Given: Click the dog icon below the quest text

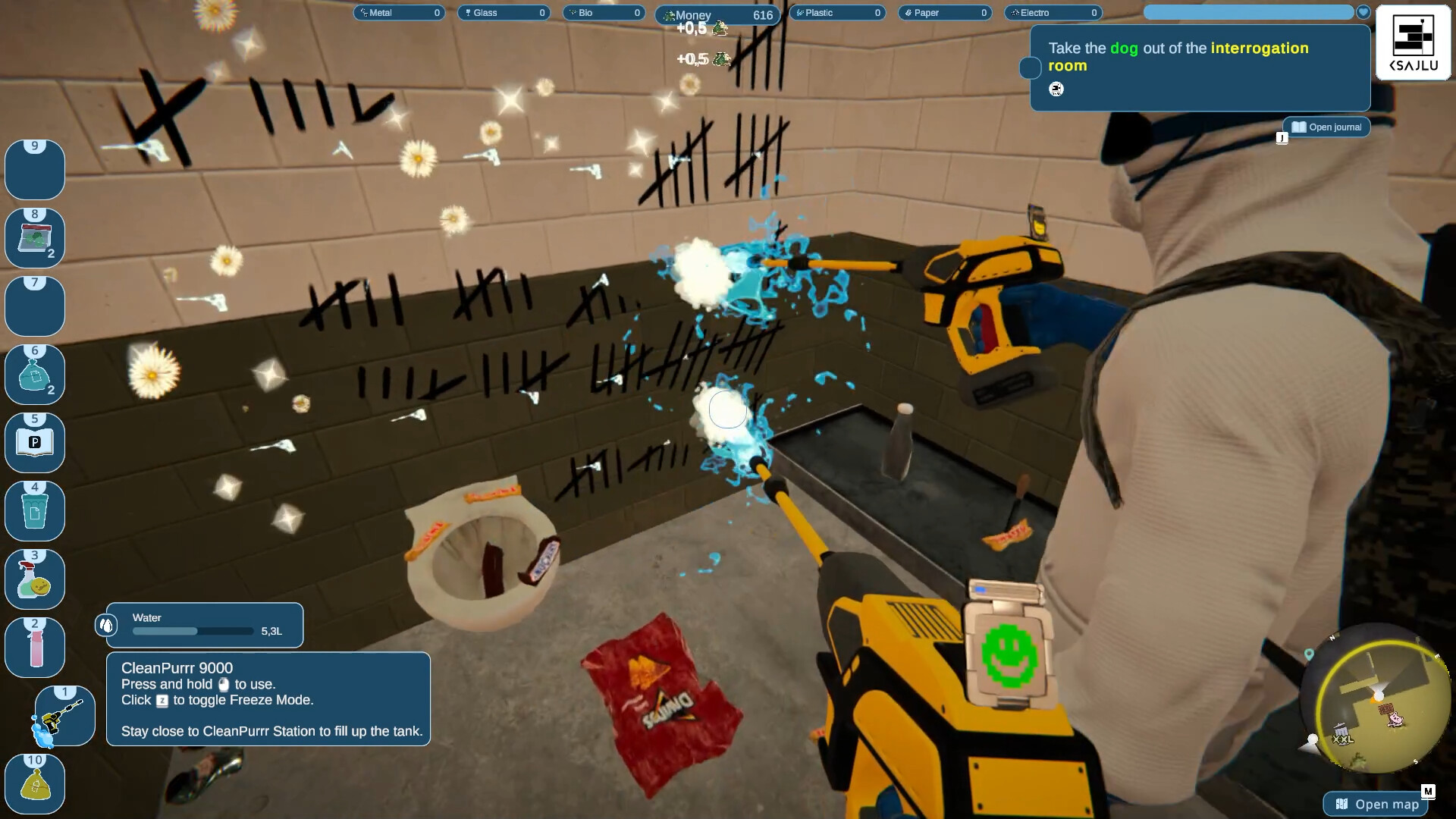Looking at the screenshot, I should pos(1056,89).
